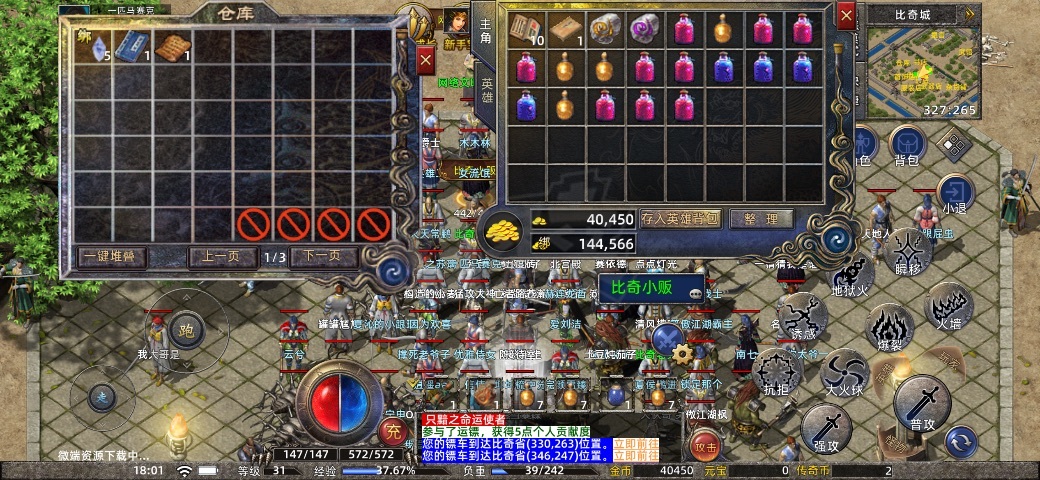Open the 比奇城 minimap
Image resolution: width=1040 pixels, height=480 pixels.
[920, 58]
